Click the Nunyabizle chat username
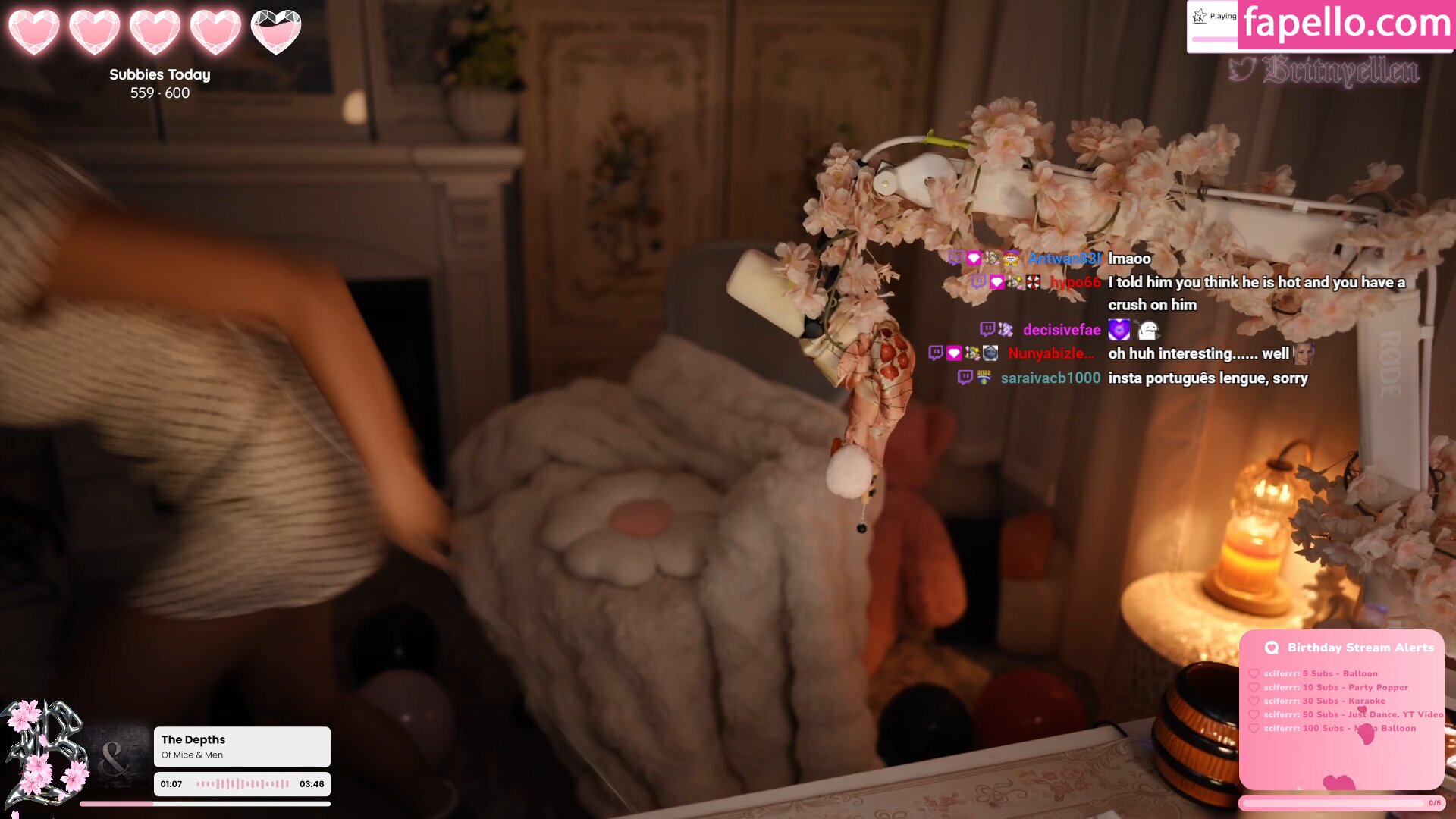This screenshot has width=1456, height=819. pos(1050,353)
